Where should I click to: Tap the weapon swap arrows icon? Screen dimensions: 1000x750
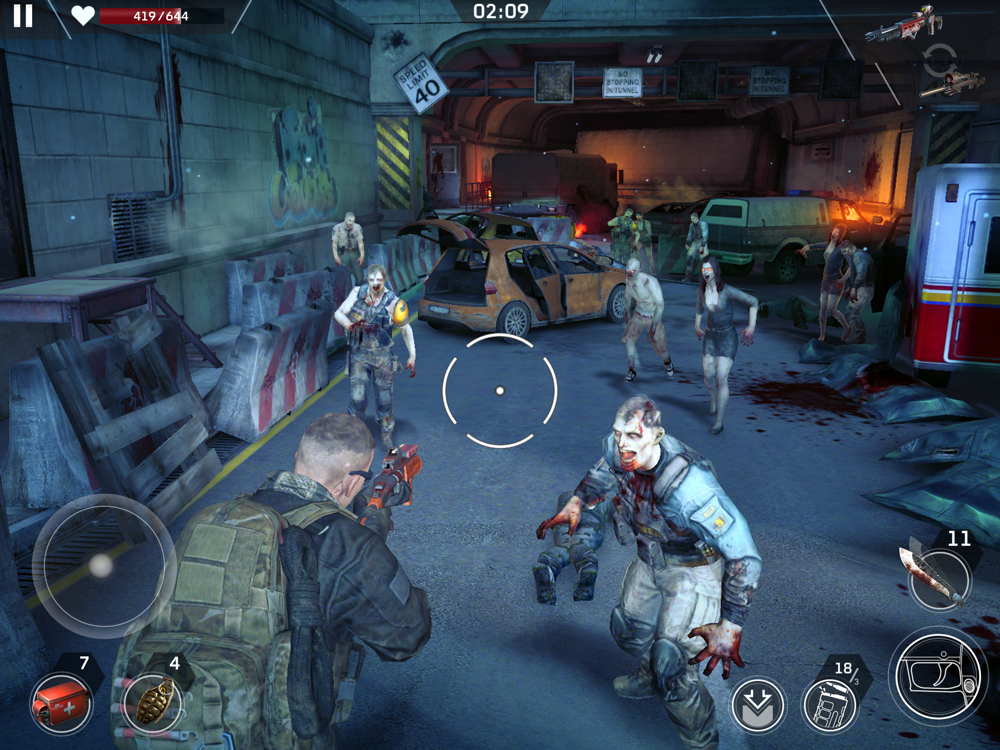point(939,59)
